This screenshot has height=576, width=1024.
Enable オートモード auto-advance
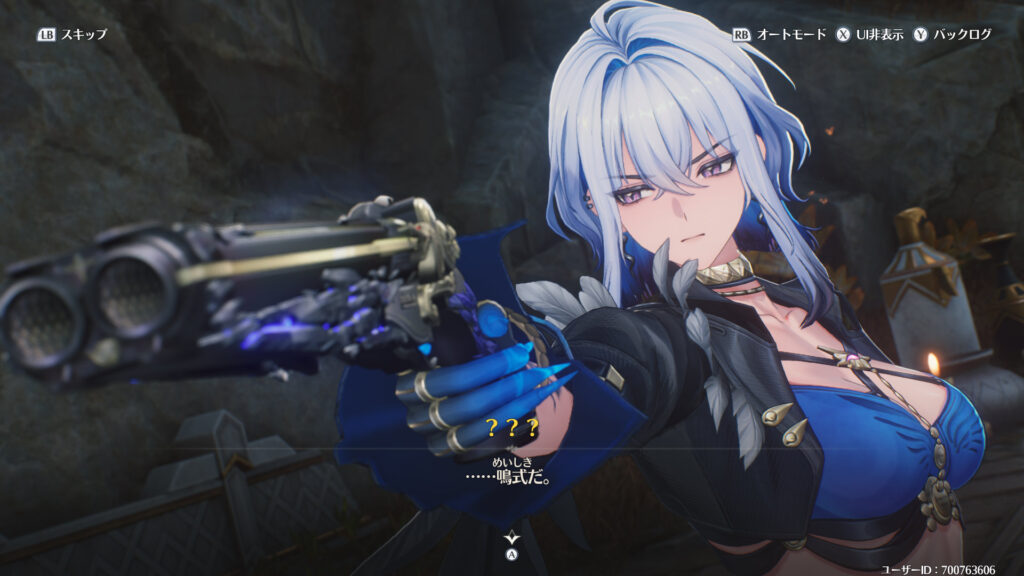(x=780, y=34)
